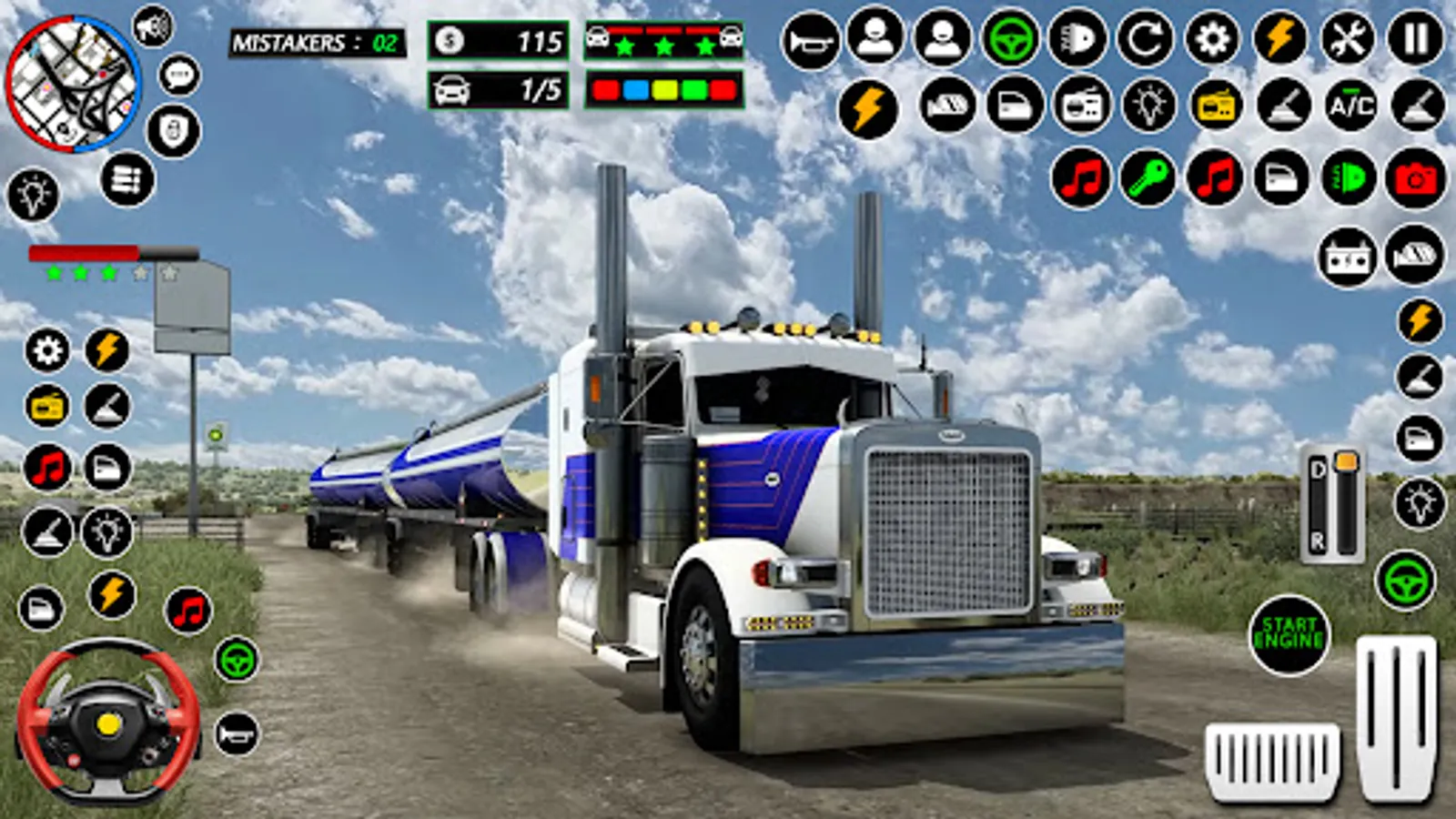Tap the wide brake pedal
The height and width of the screenshot is (819, 1456).
[1272, 760]
